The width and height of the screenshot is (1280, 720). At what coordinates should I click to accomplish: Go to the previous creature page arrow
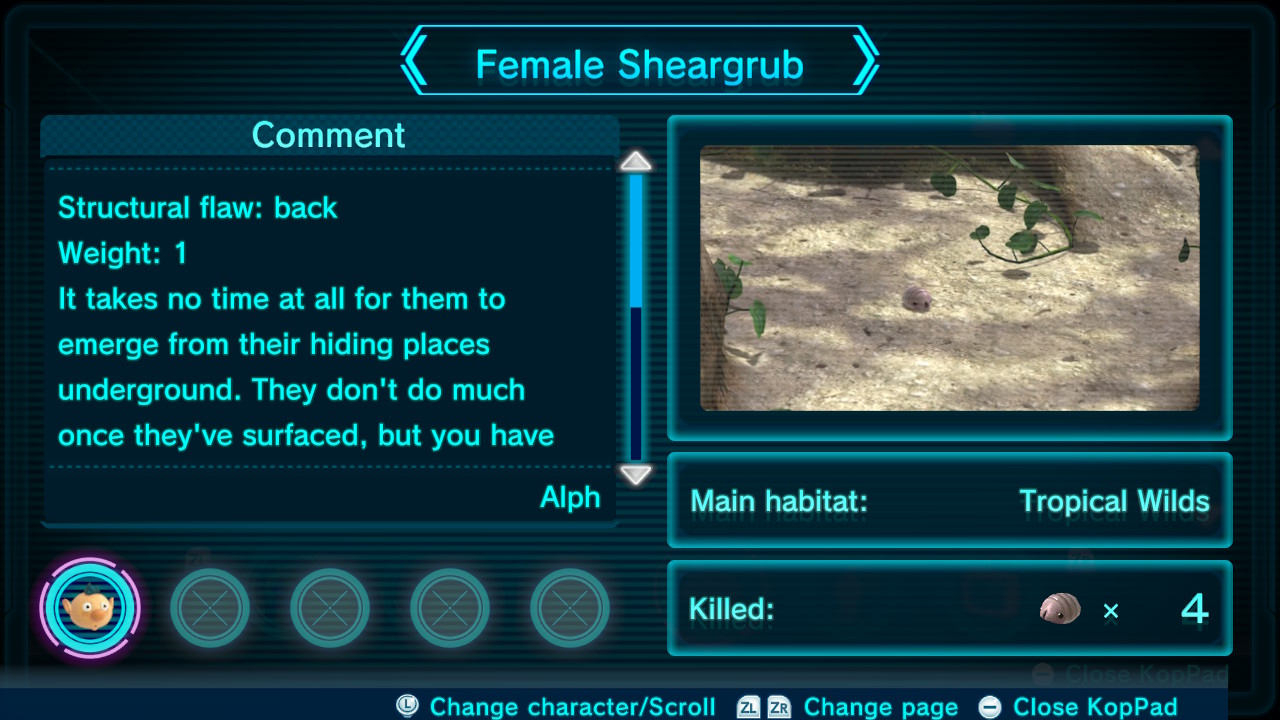click(x=415, y=62)
